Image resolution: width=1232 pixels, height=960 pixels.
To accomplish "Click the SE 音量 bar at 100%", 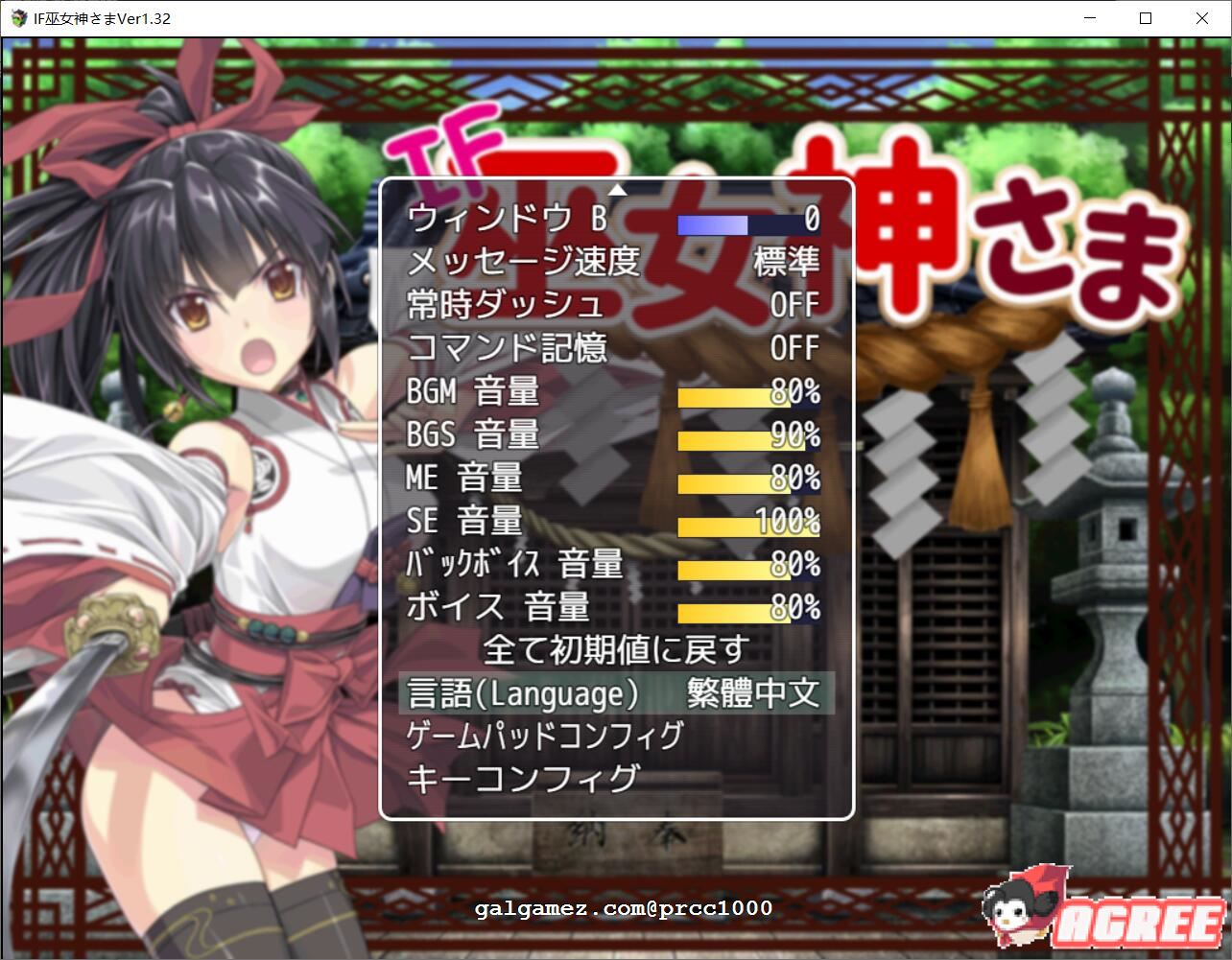I will coord(748,523).
